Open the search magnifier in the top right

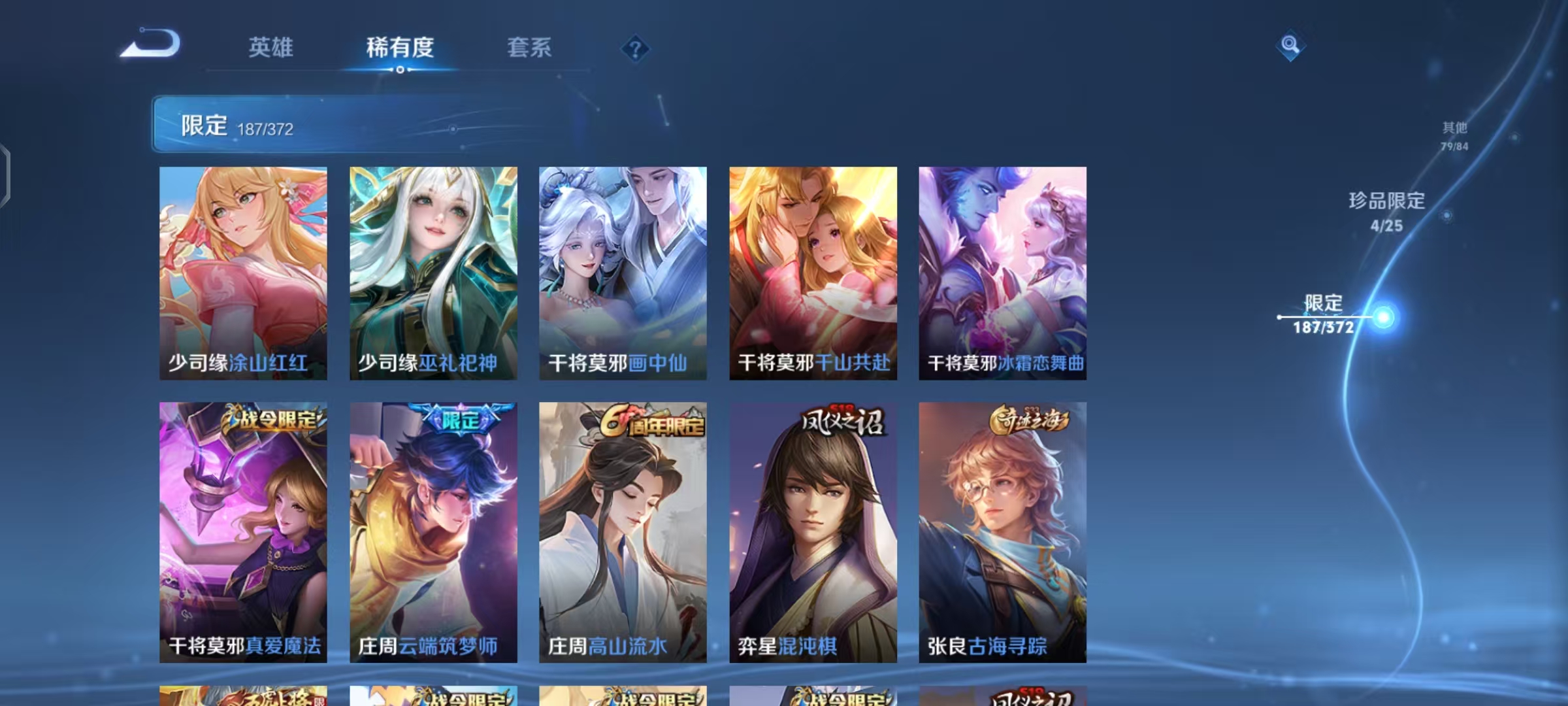tap(1290, 46)
